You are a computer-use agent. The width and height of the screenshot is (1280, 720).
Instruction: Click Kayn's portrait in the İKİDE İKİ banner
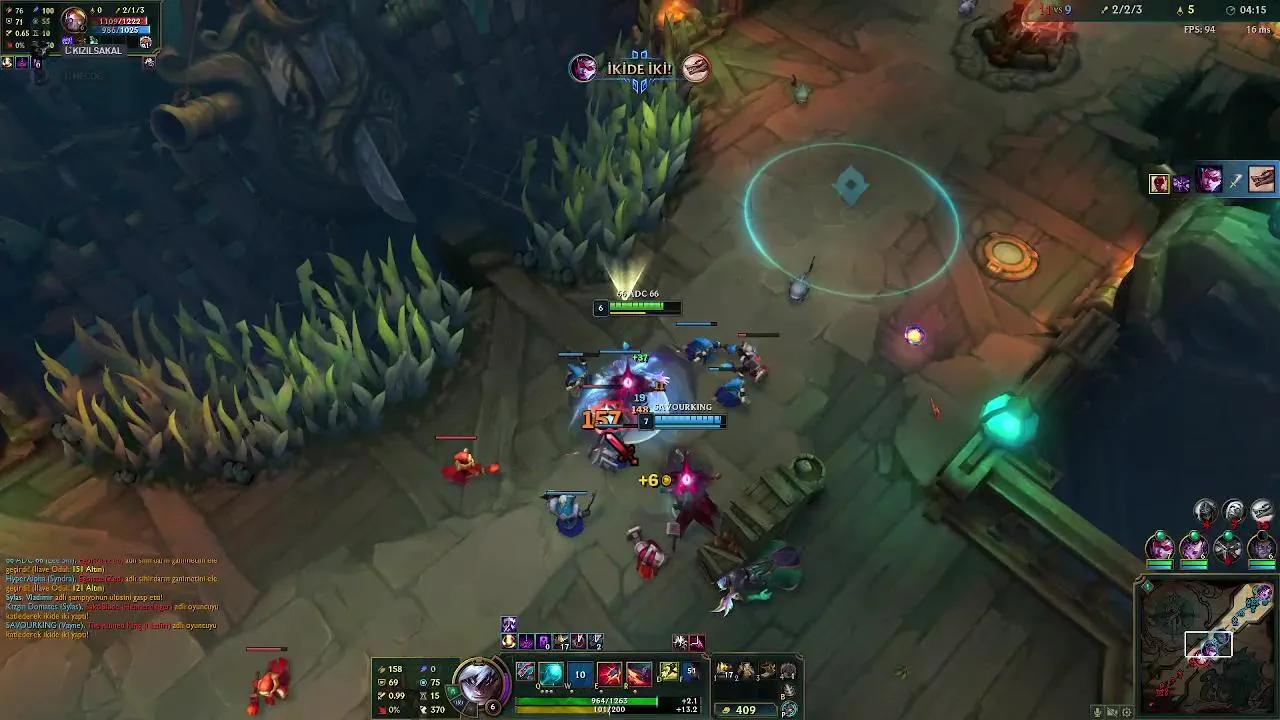coord(583,68)
